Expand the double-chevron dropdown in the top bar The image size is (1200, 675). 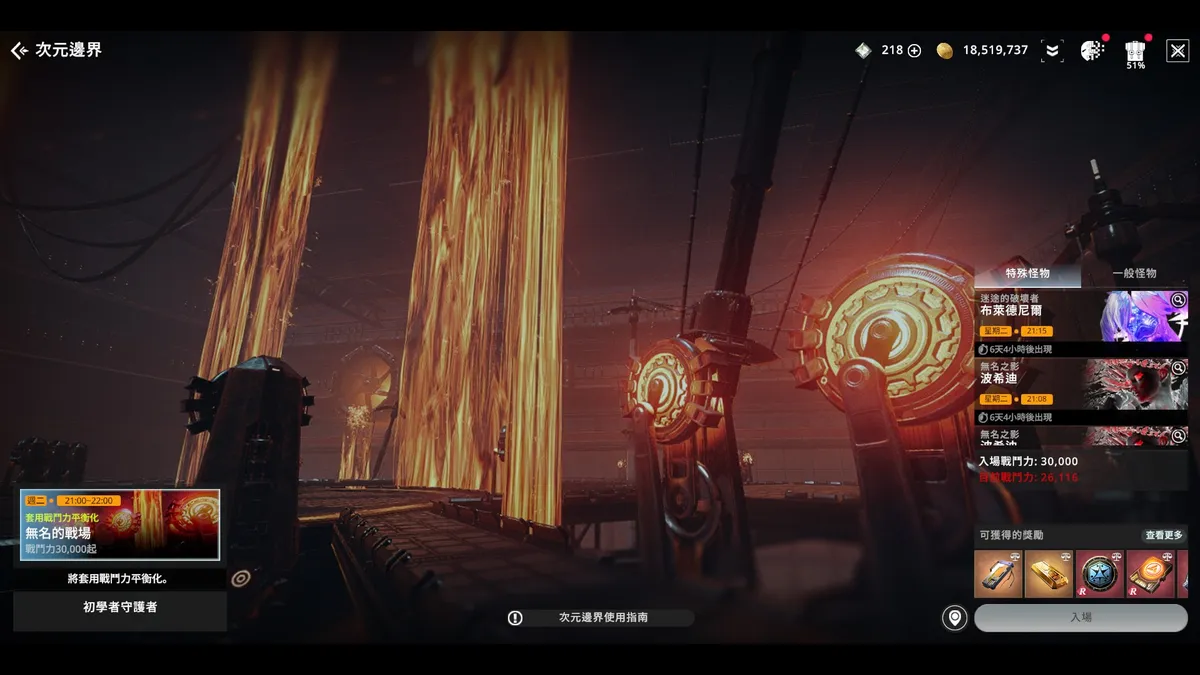click(x=1051, y=50)
